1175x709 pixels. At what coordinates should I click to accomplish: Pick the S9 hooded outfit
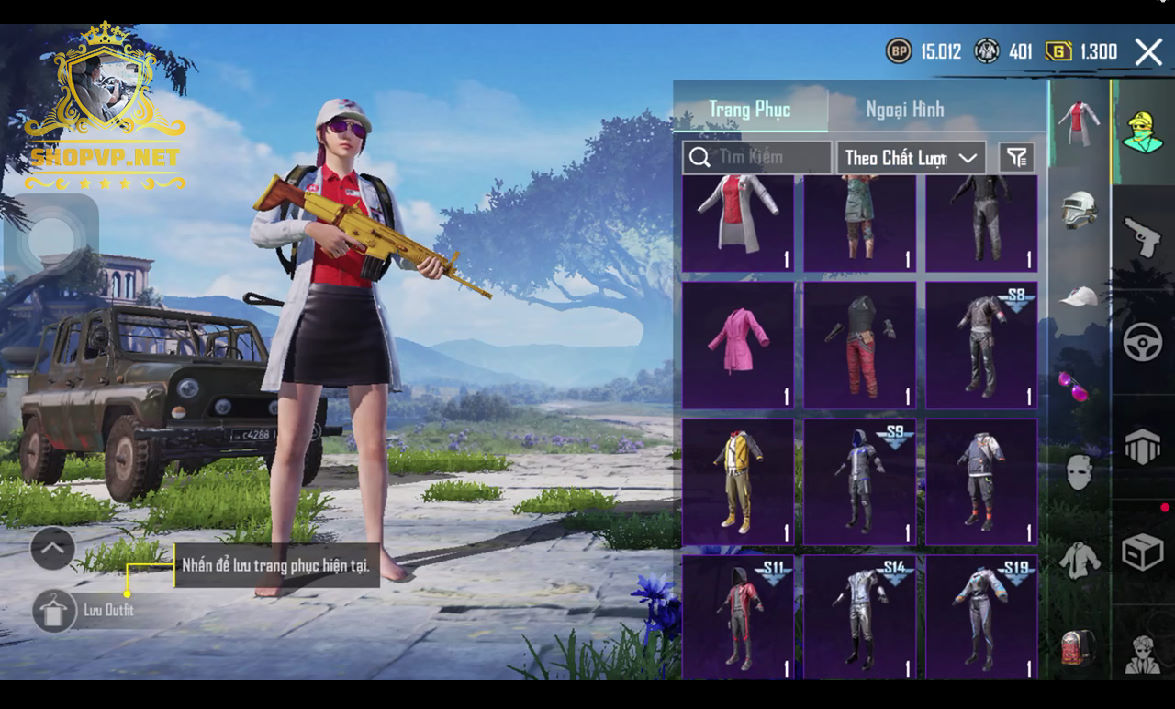tap(859, 481)
